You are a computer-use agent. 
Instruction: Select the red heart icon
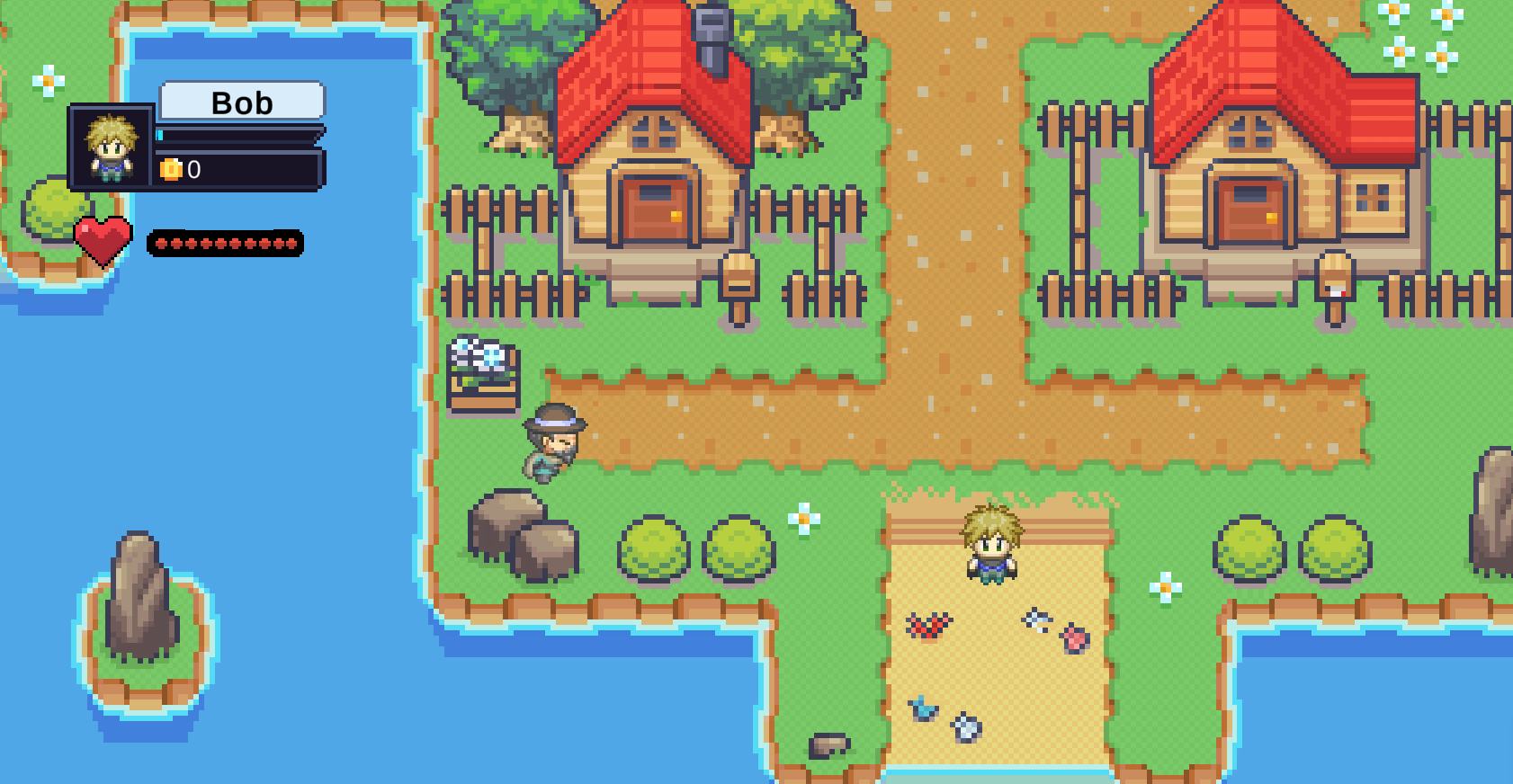(103, 238)
